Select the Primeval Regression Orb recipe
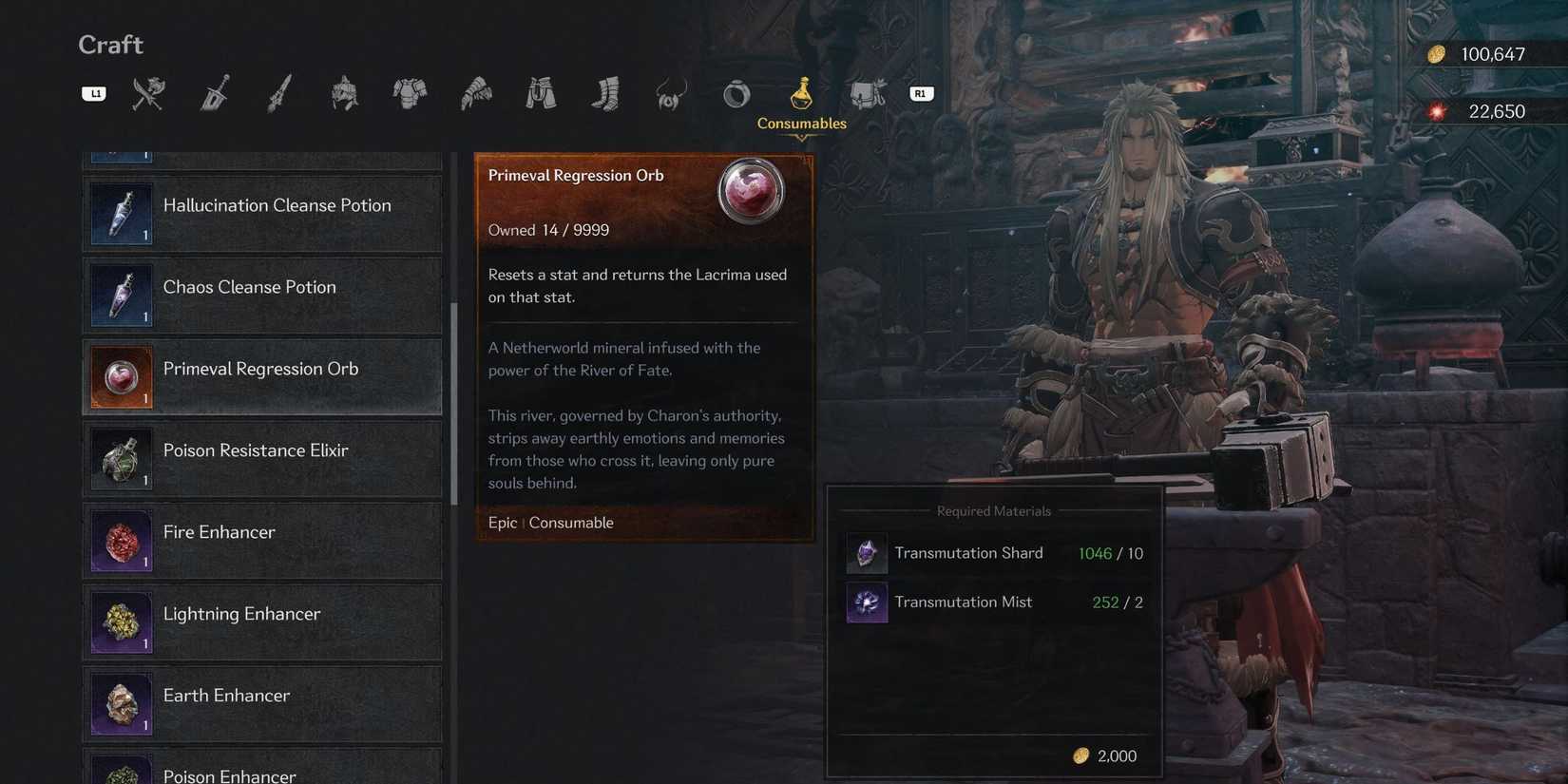Viewport: 1568px width, 784px height. tap(261, 376)
